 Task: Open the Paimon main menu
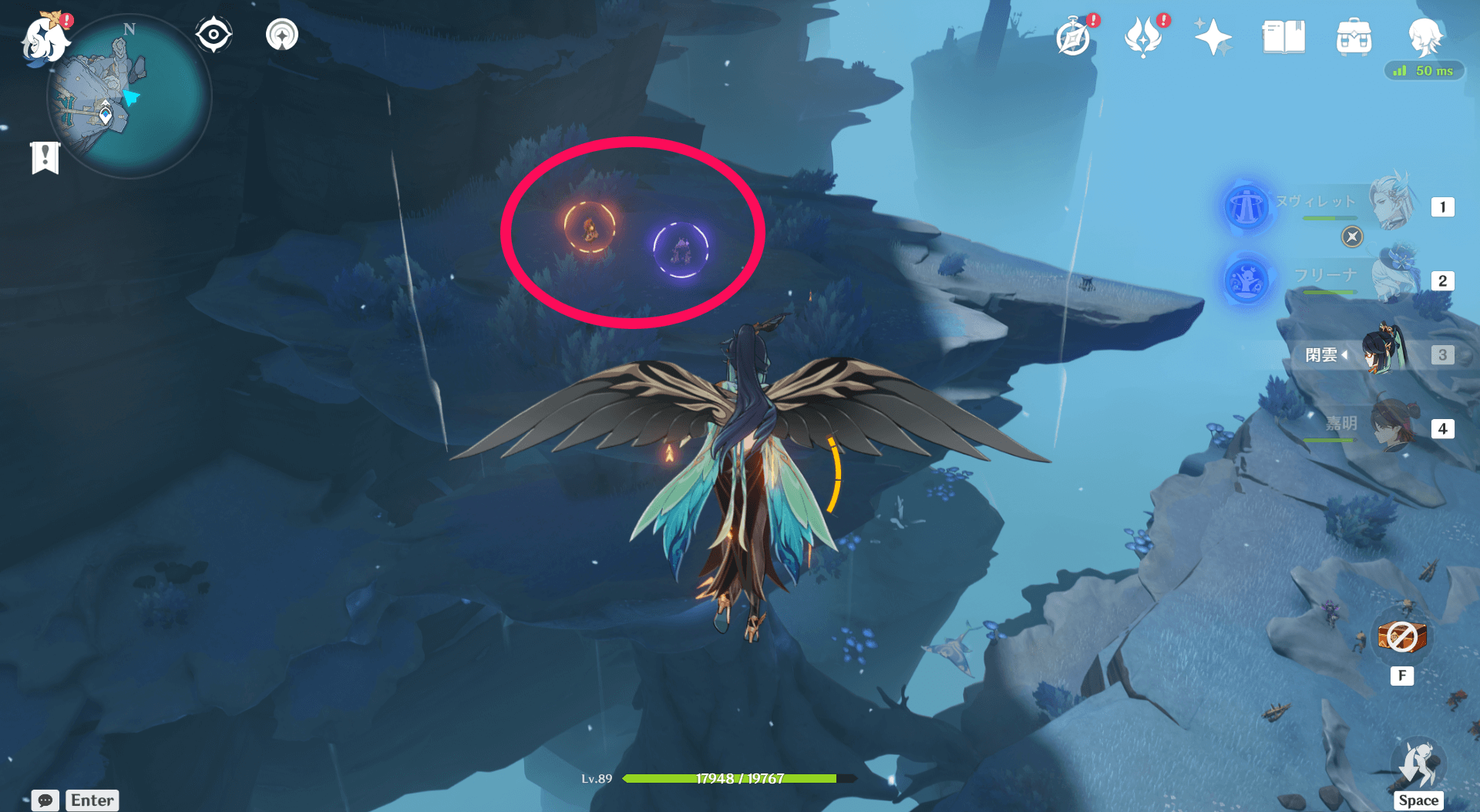[x=44, y=40]
